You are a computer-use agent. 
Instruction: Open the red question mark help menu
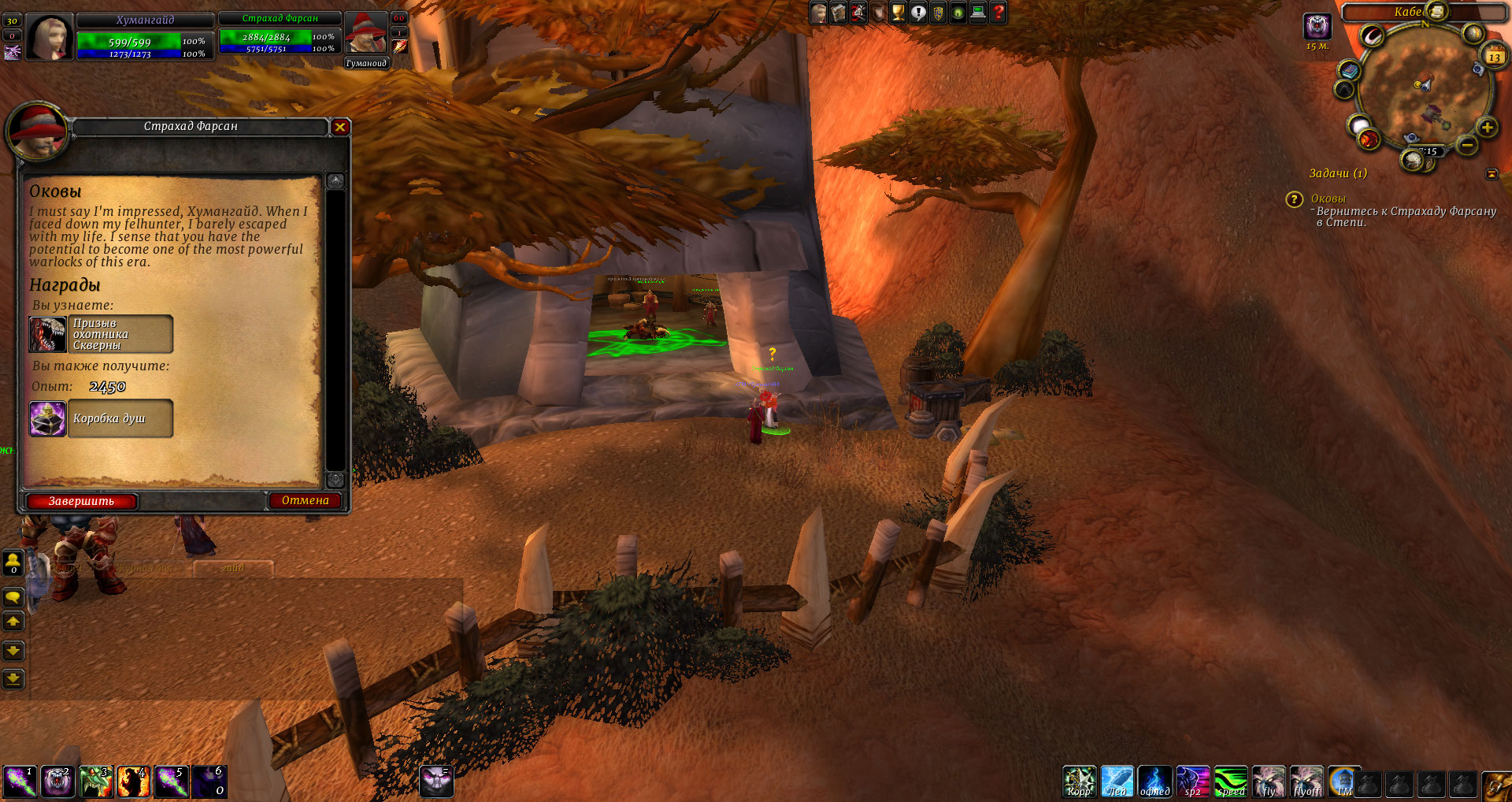click(x=999, y=13)
